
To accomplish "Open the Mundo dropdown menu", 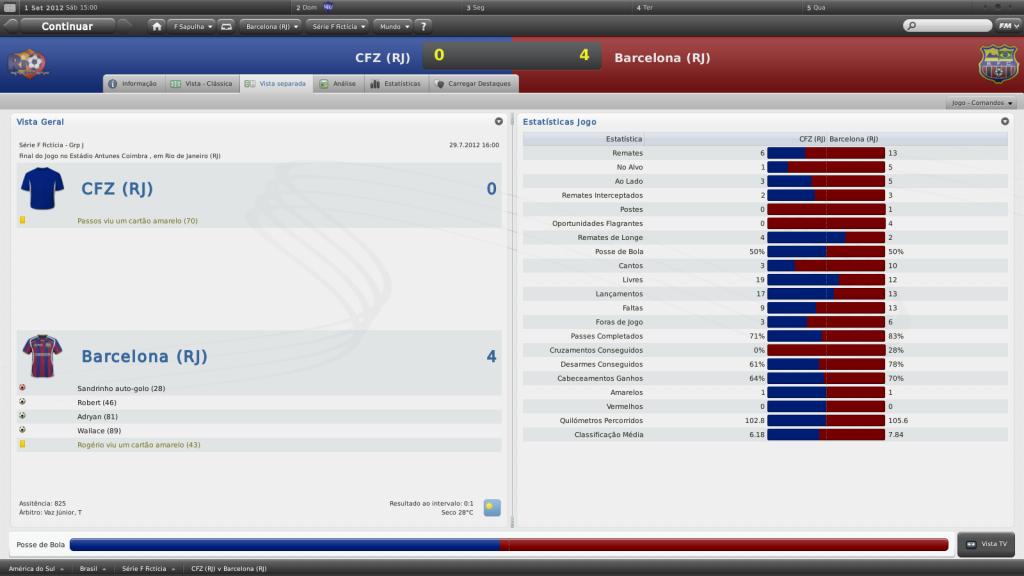I will [392, 26].
